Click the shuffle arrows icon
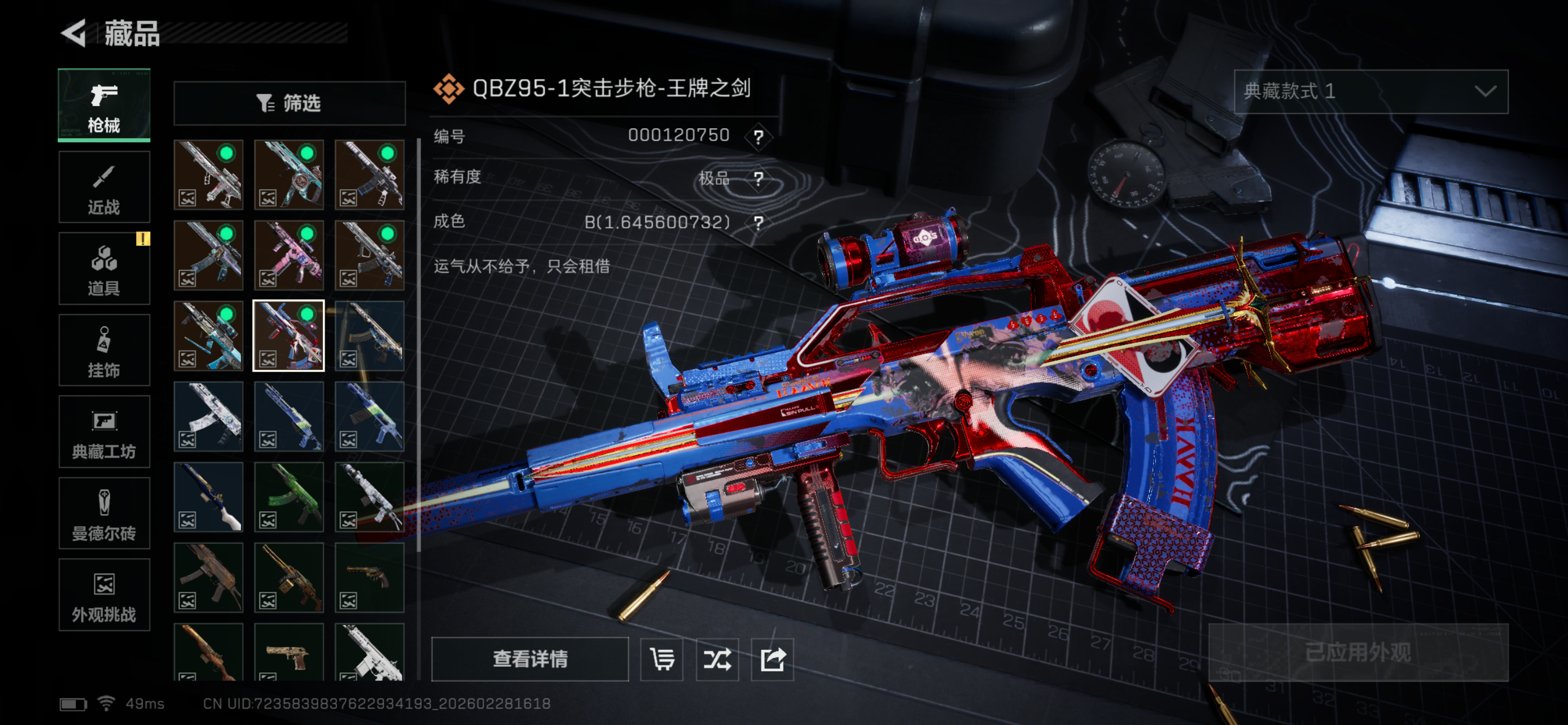 [717, 660]
